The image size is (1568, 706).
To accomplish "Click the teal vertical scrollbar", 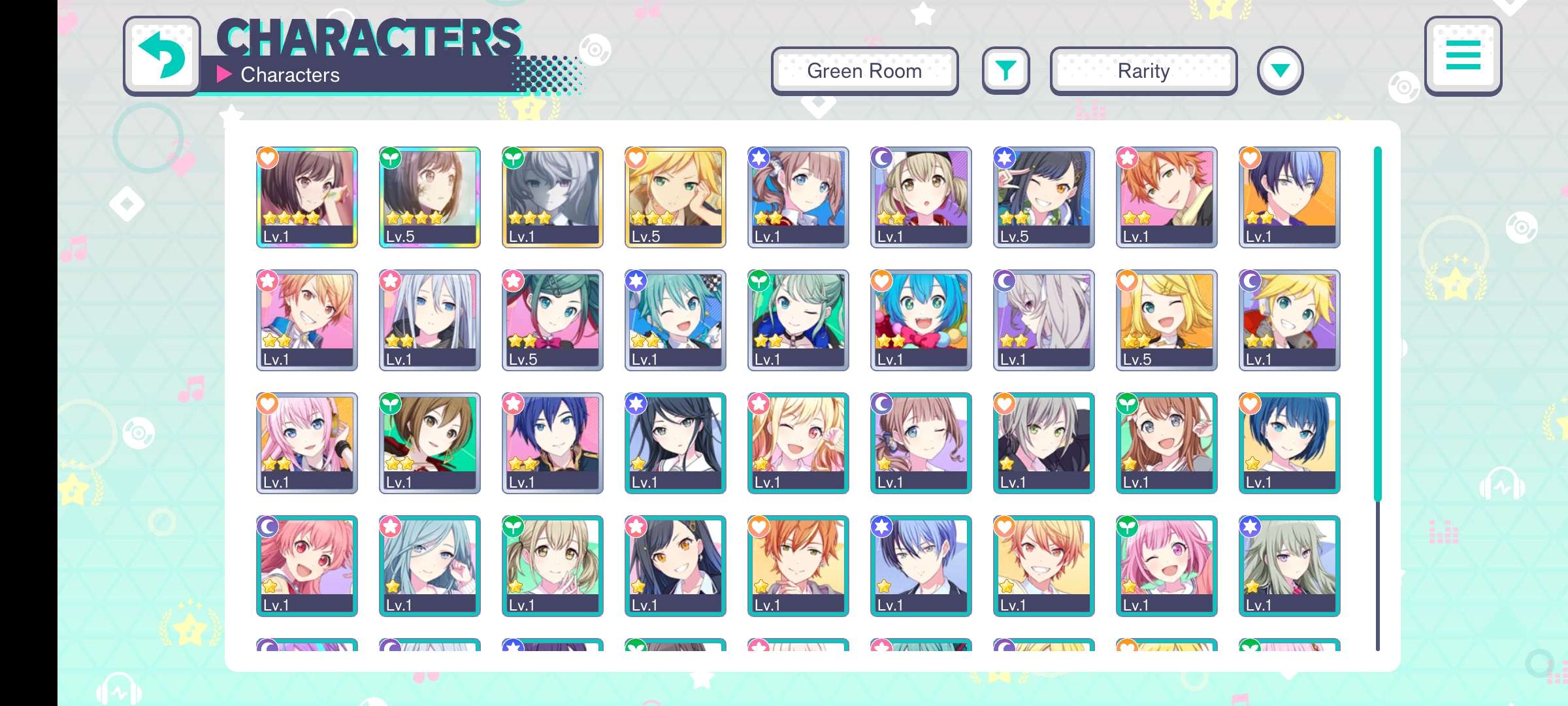I will point(1377,324).
